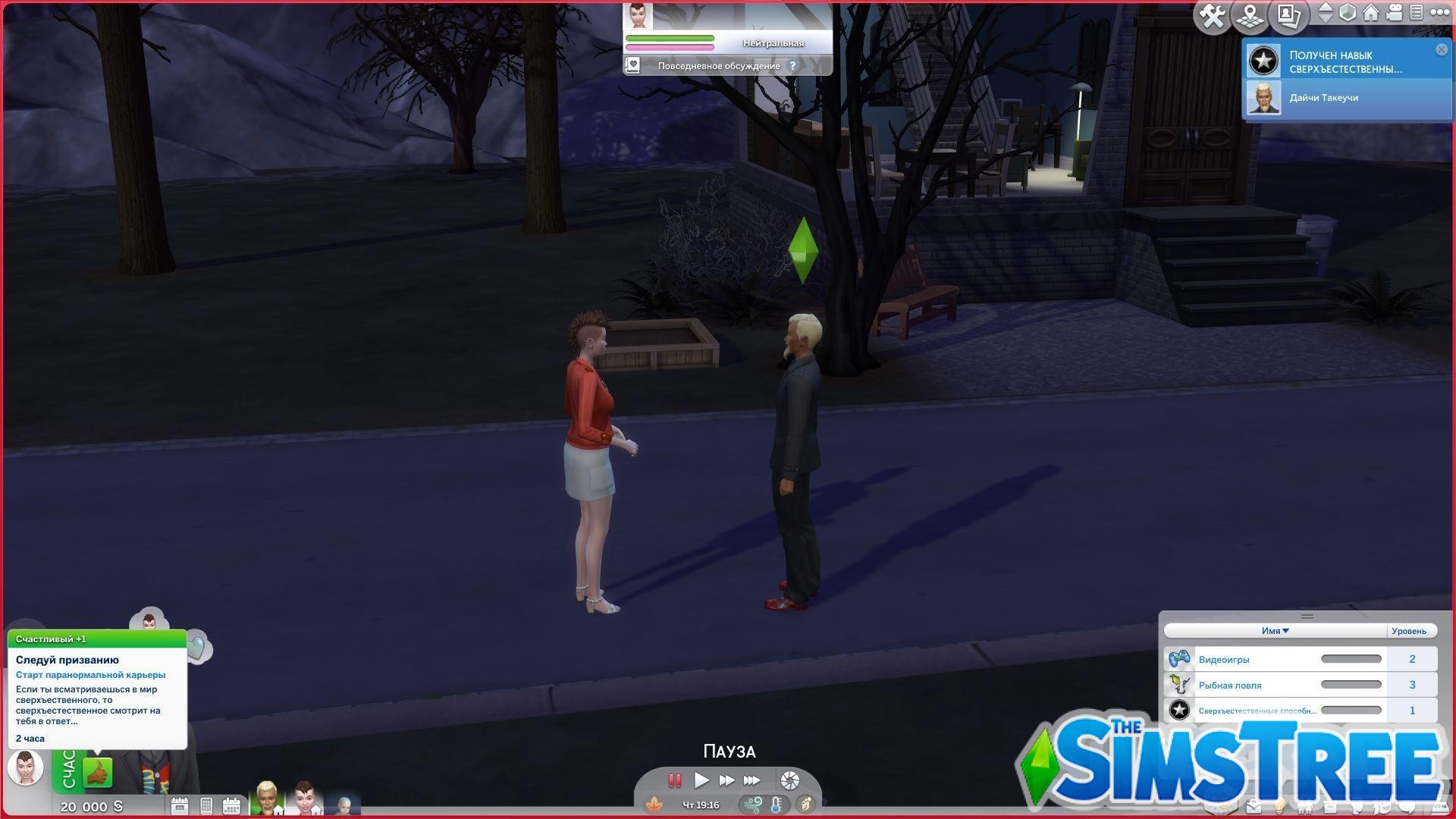Click the Уровень column header
The image size is (1456, 819).
click(x=1409, y=630)
